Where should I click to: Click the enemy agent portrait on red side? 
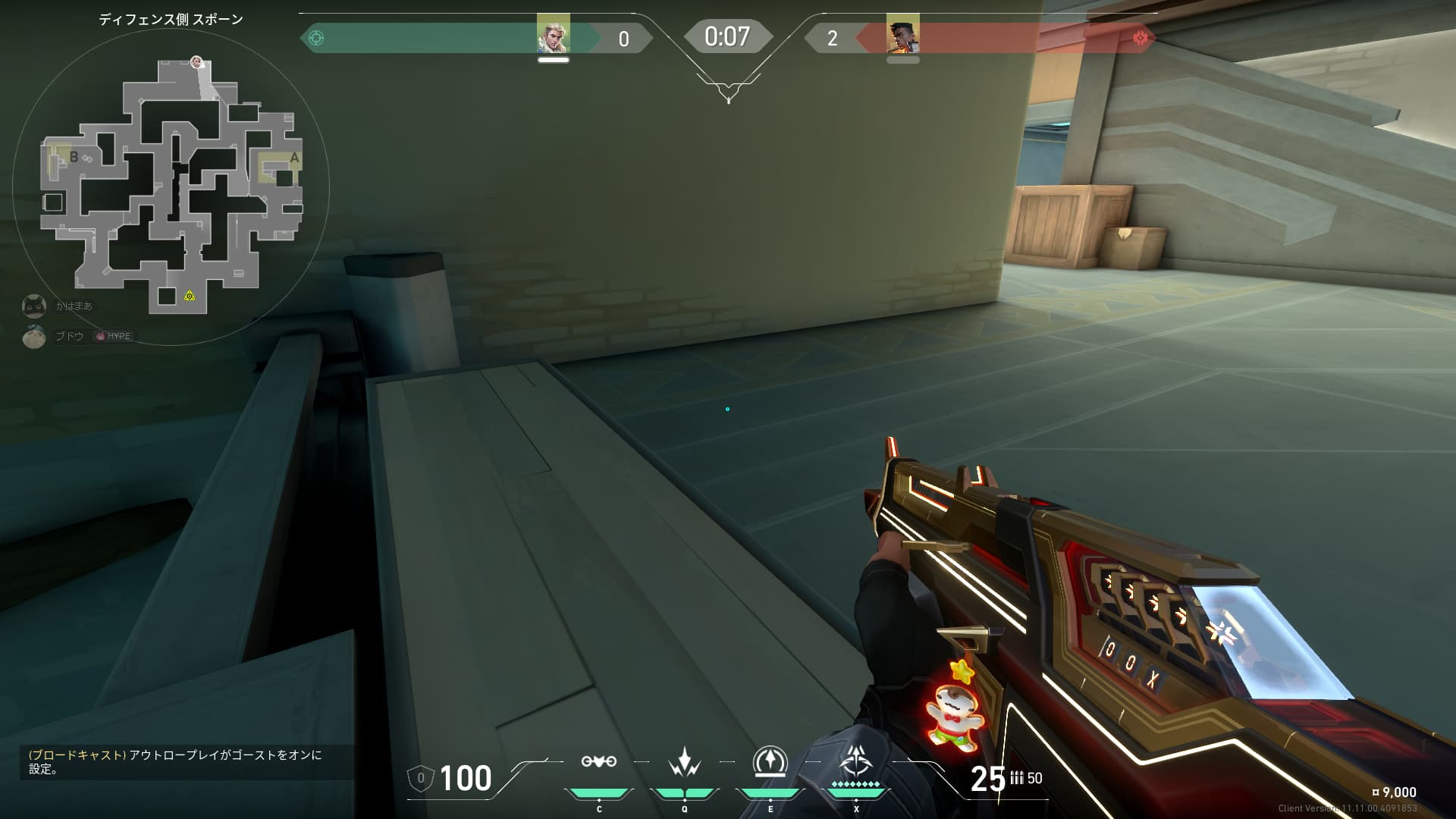(902, 34)
